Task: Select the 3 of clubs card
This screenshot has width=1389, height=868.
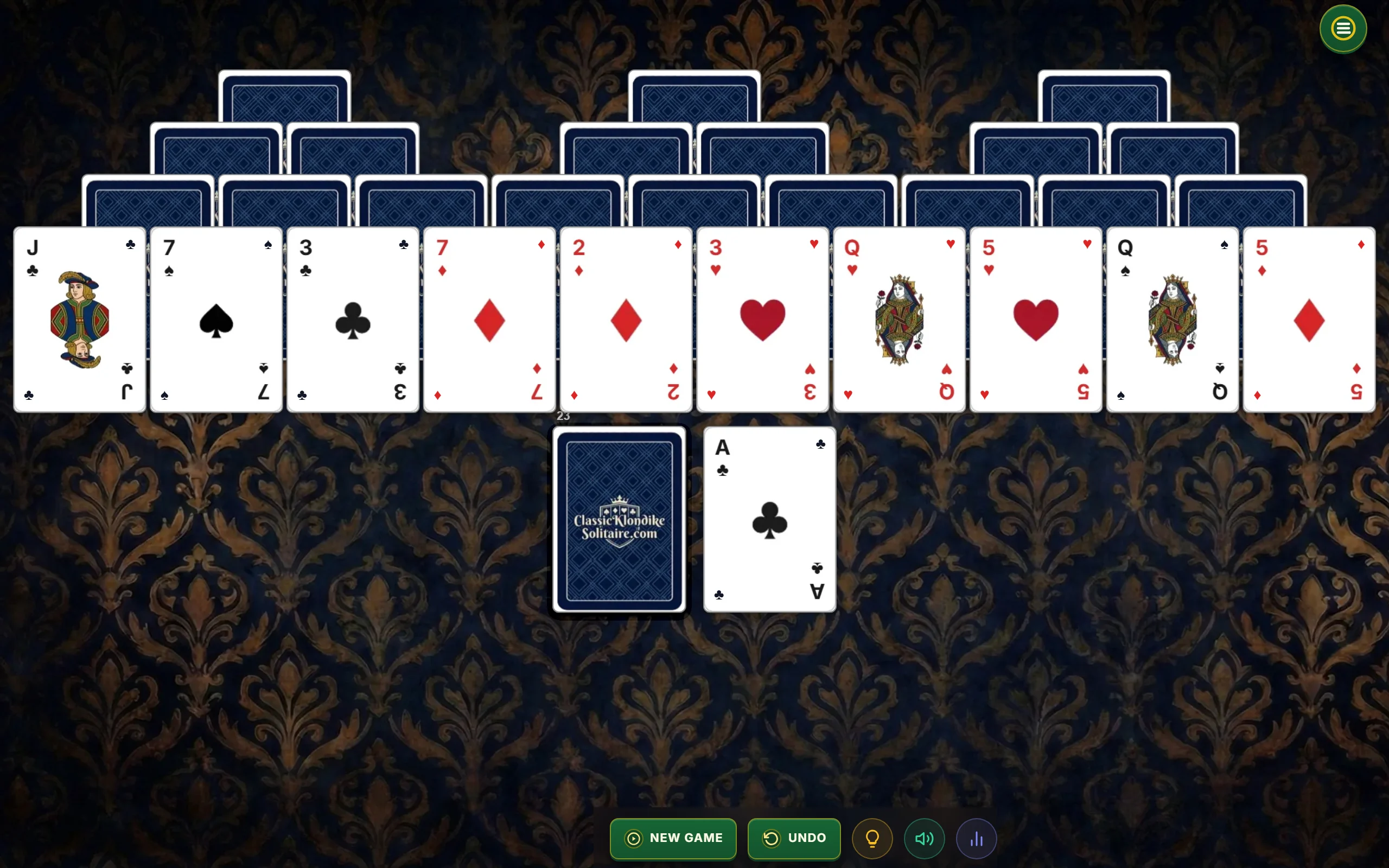Action: [x=353, y=320]
